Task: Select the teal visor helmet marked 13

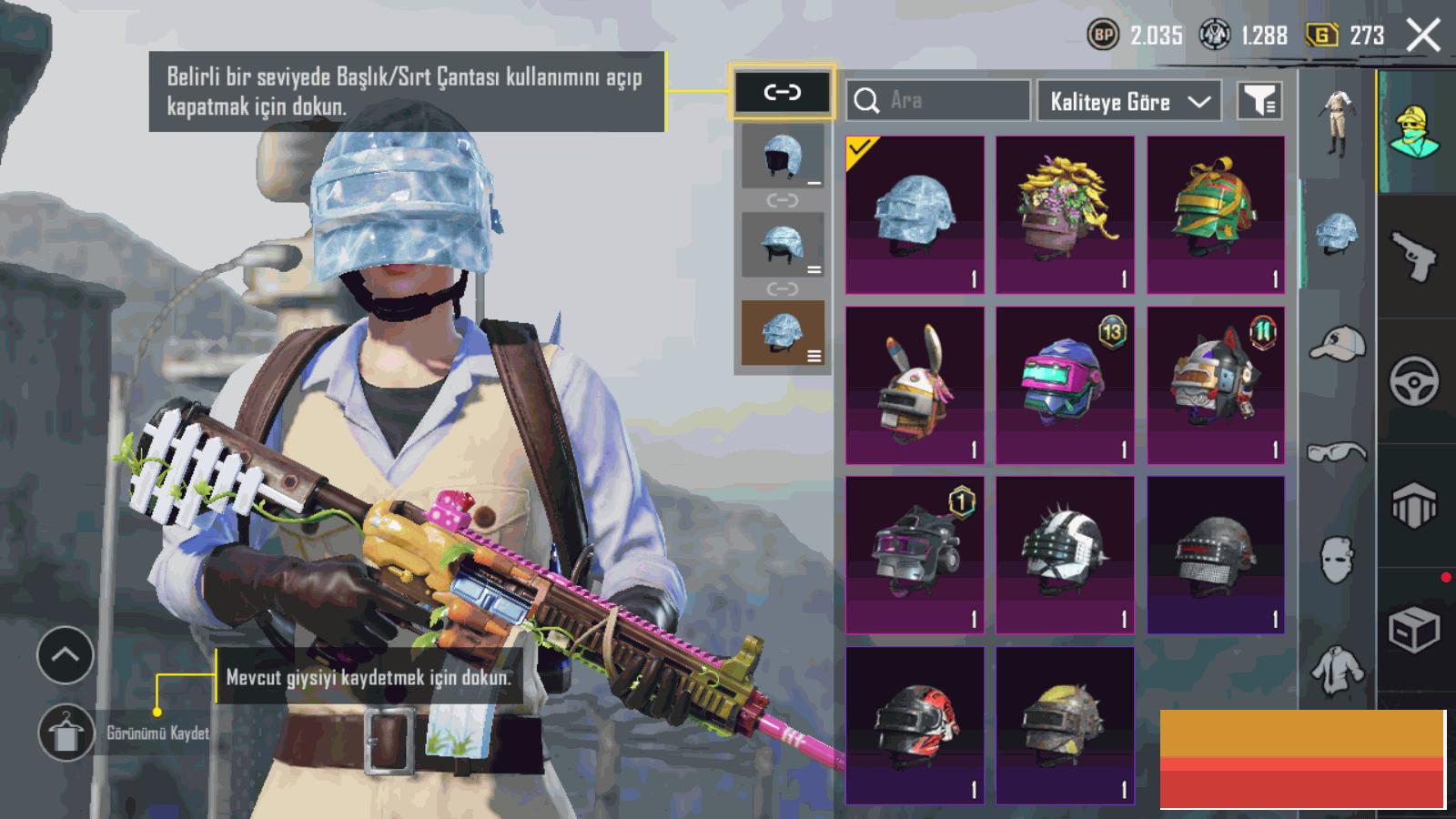Action: (x=1065, y=385)
